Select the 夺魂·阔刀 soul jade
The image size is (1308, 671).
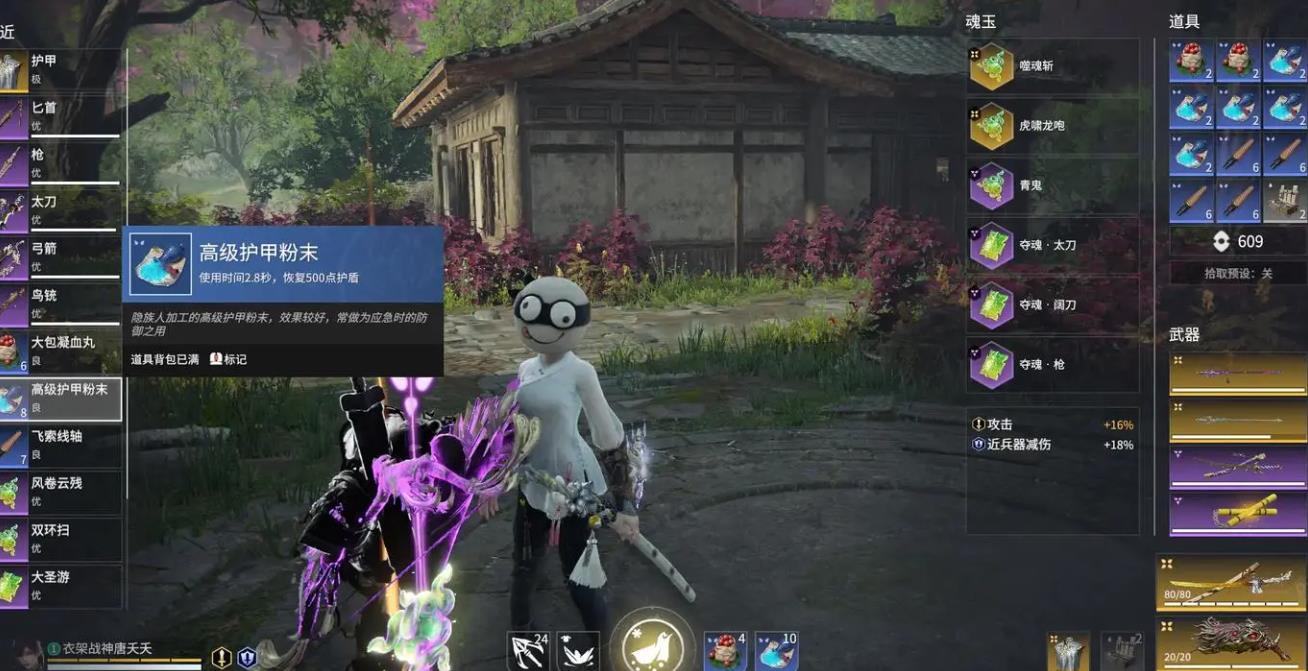[x=1051, y=305]
